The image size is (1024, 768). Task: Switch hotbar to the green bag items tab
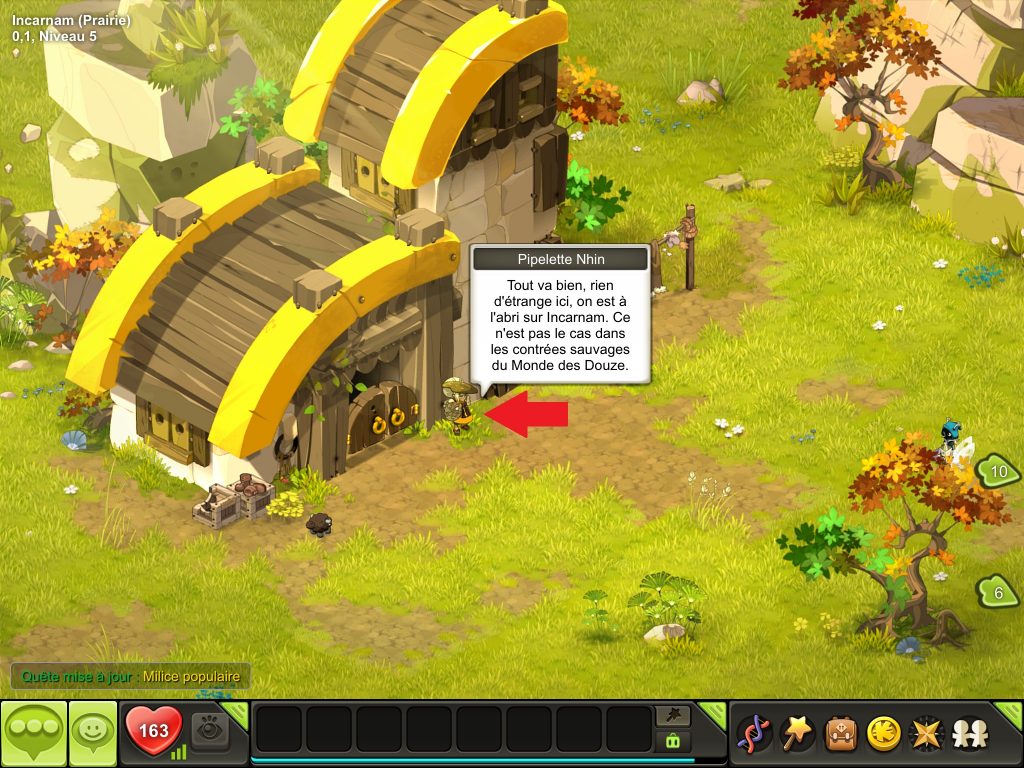673,741
